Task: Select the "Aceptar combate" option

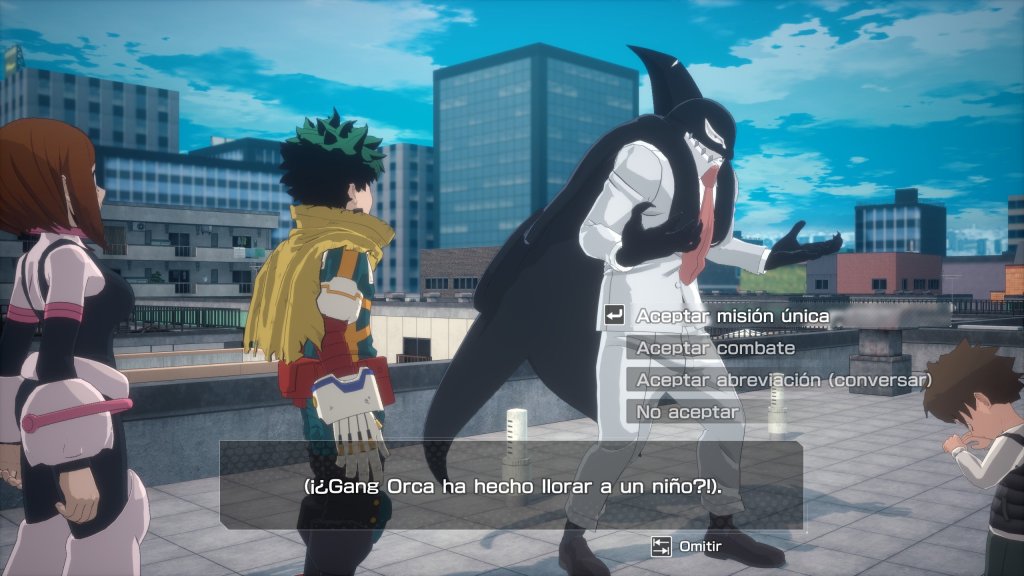Action: coord(716,348)
